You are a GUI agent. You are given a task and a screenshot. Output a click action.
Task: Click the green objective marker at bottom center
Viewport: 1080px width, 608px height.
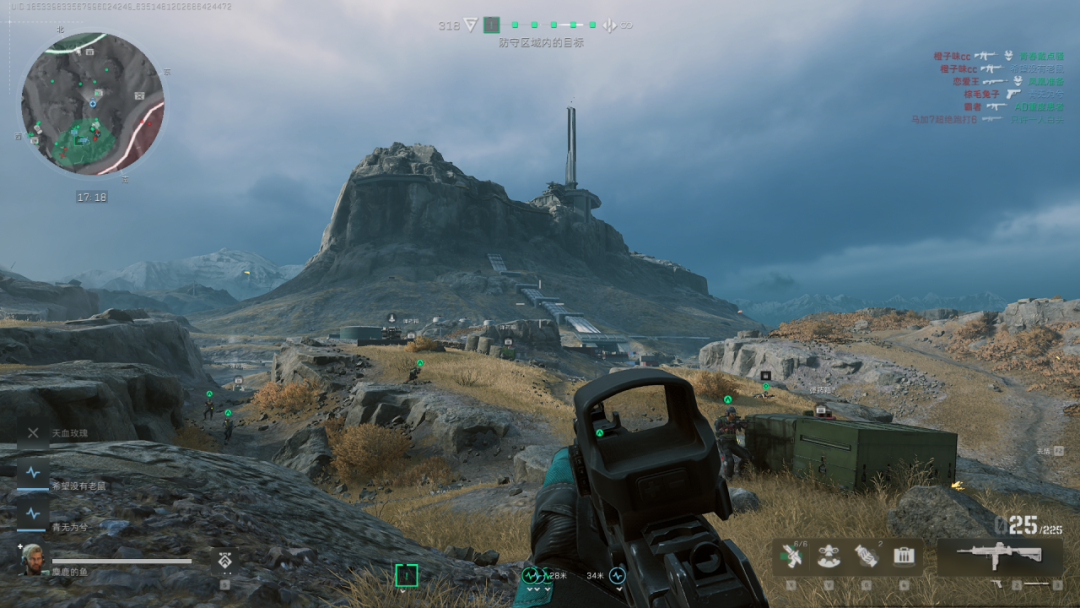tap(406, 575)
